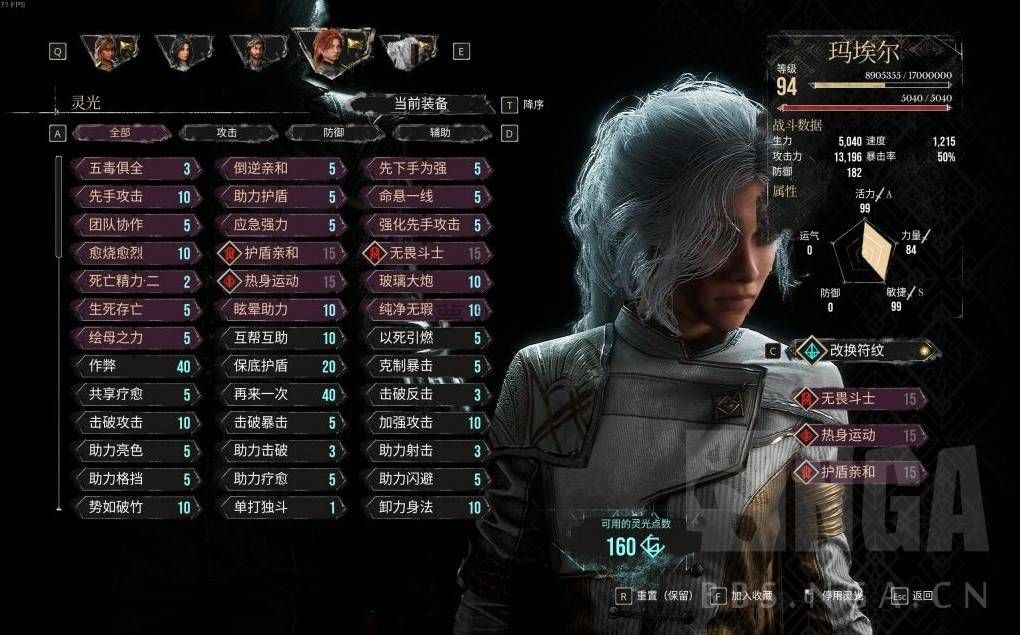The height and width of the screenshot is (635, 1020).
Task: Select the 卸力身法 lumina
Action: click(423, 508)
